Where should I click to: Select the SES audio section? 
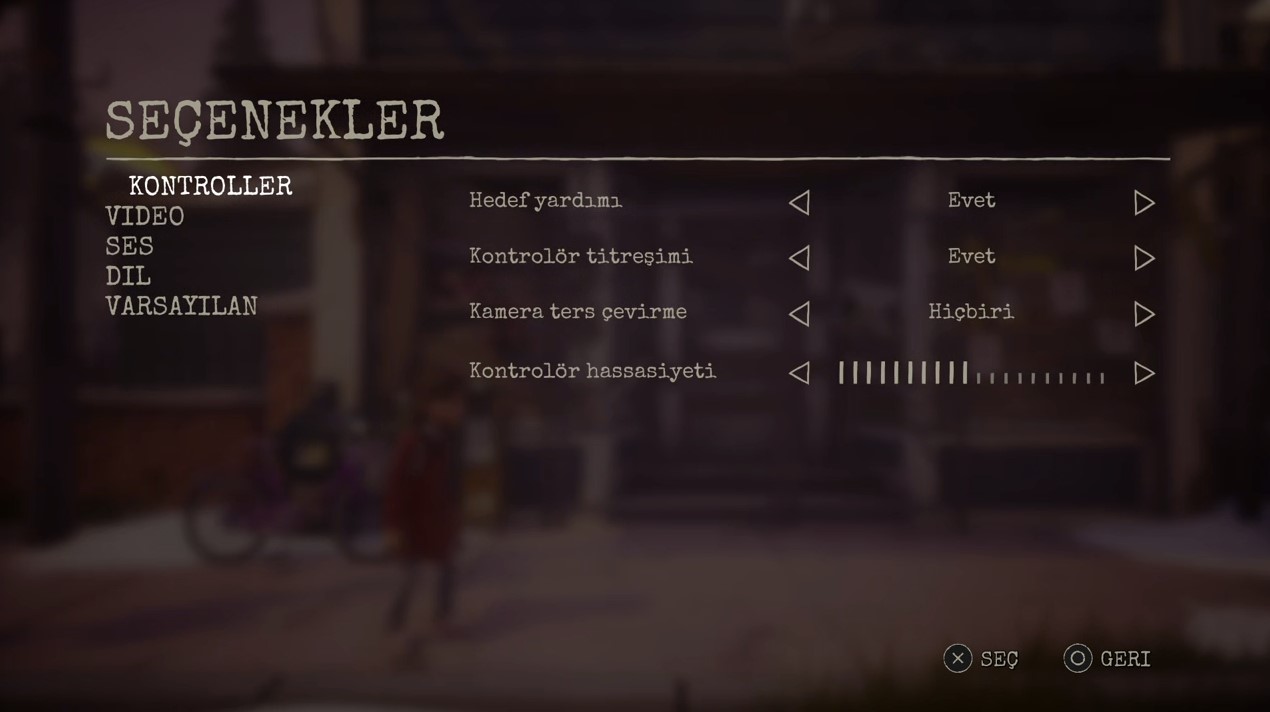pyautogui.click(x=130, y=246)
